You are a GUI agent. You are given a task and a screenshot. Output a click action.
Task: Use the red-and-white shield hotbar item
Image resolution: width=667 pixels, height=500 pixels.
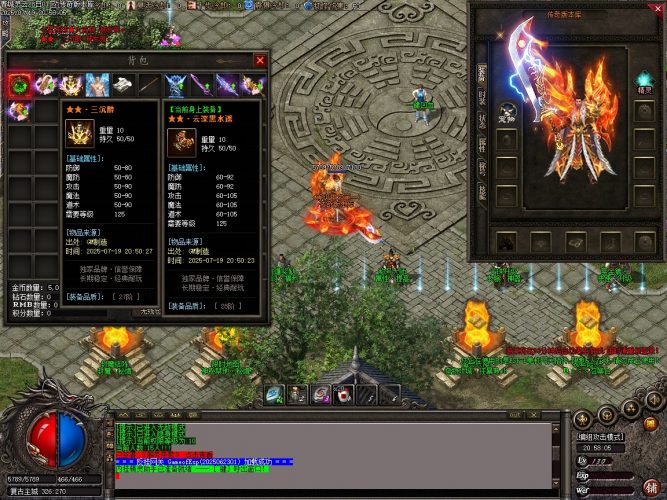344,394
